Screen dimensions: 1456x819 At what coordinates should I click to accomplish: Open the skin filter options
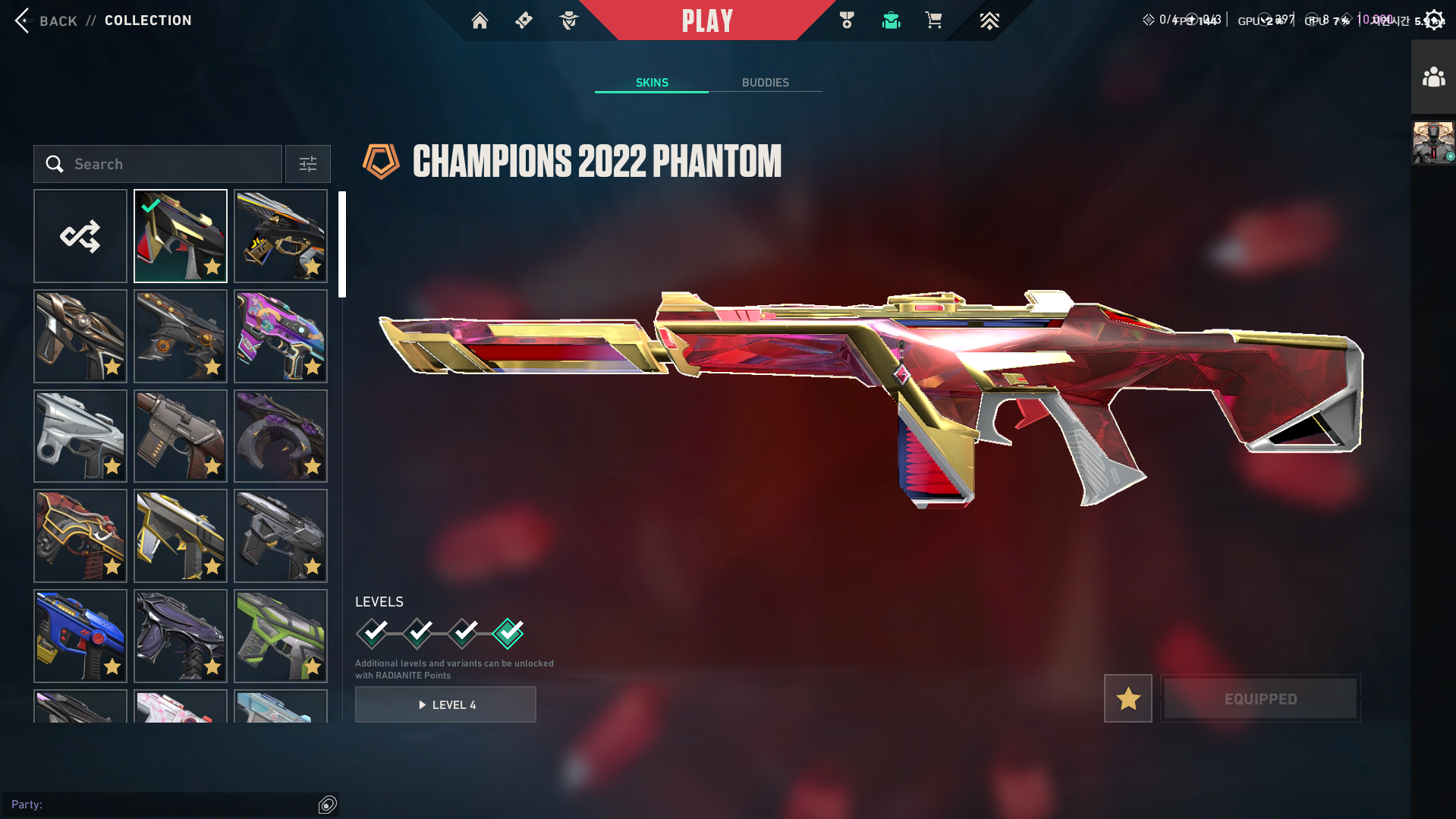[x=308, y=164]
